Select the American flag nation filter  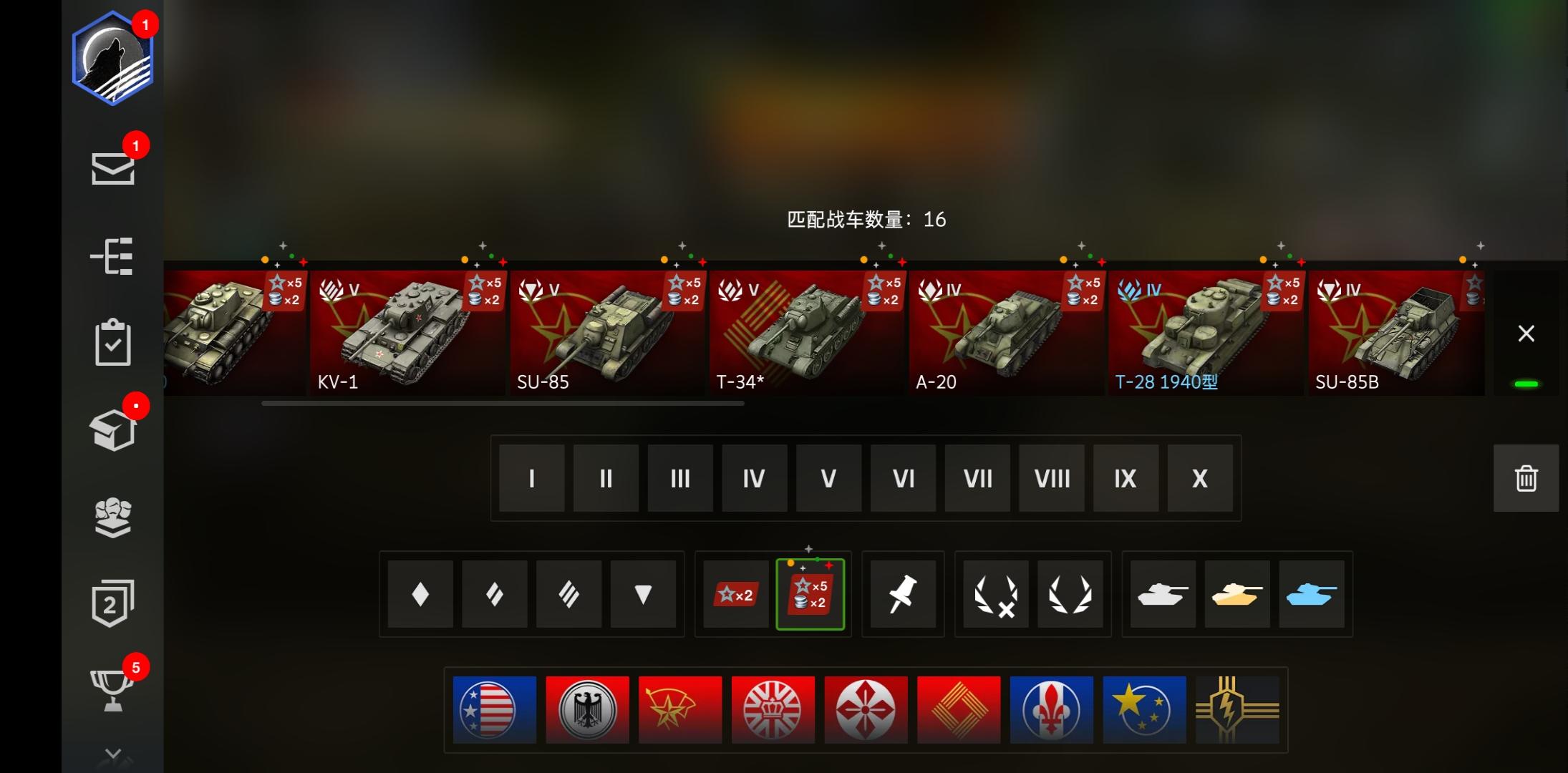(494, 709)
